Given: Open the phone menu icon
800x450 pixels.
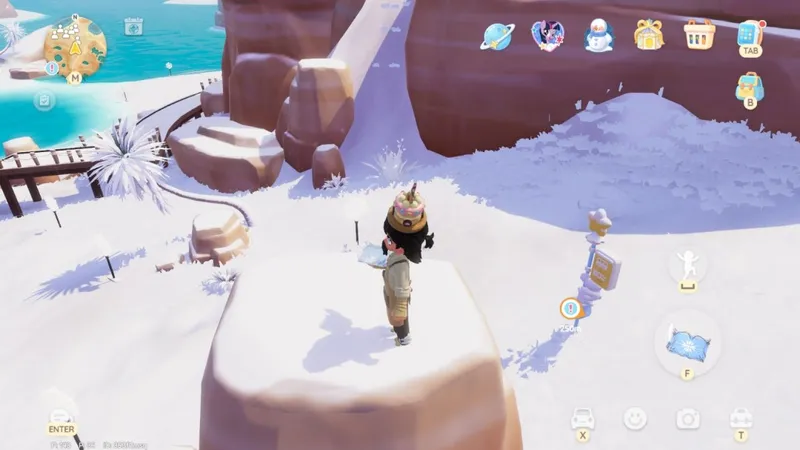Looking at the screenshot, I should tap(750, 33).
